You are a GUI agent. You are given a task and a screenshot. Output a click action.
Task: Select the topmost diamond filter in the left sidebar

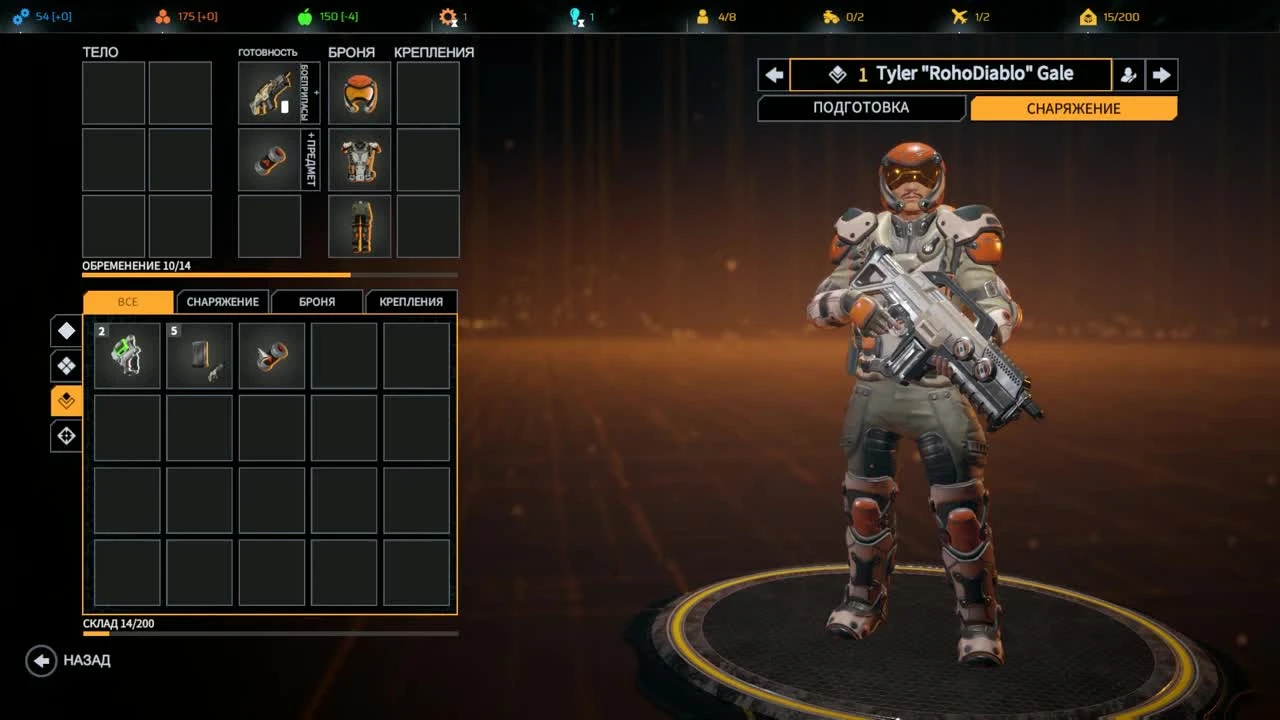pyautogui.click(x=65, y=330)
